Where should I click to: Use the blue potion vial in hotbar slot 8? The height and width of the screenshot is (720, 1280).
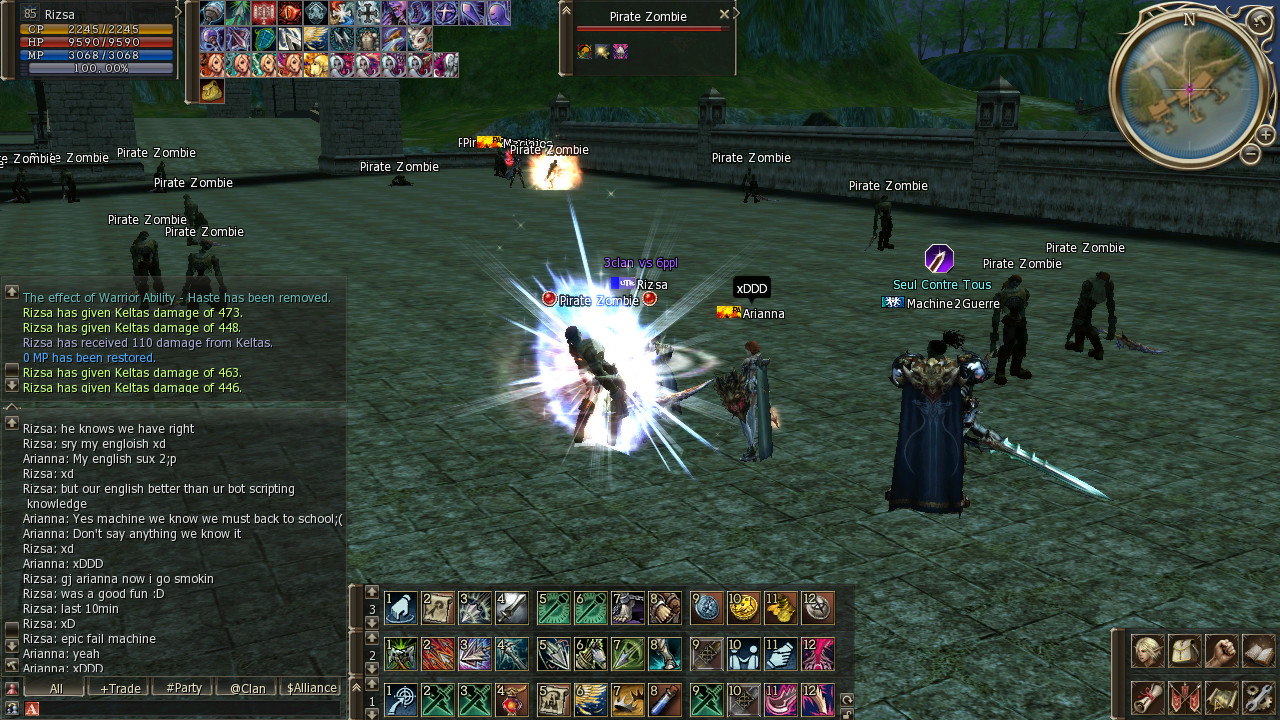tap(665, 699)
